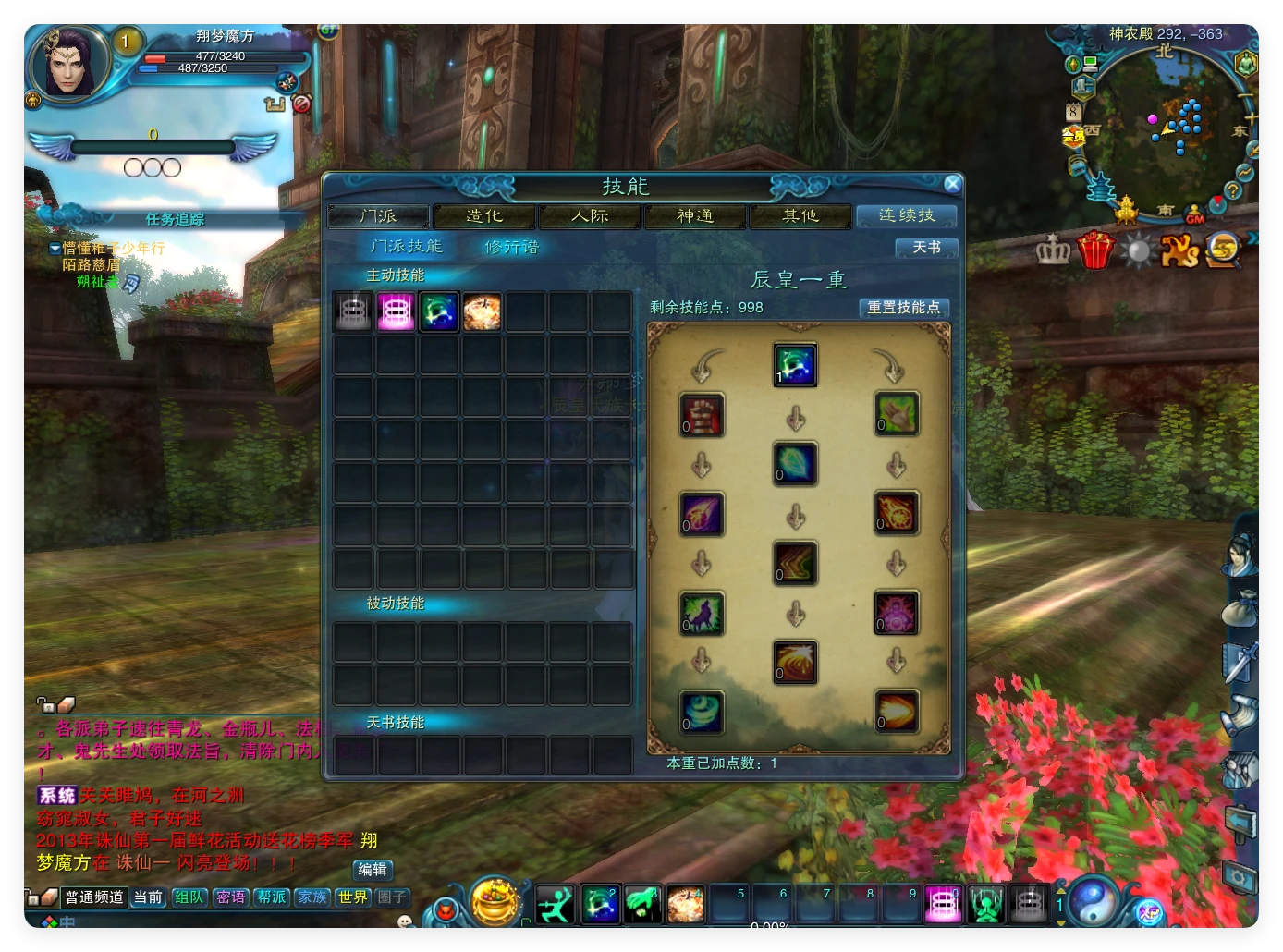Select the pink cage active skill

[x=396, y=312]
